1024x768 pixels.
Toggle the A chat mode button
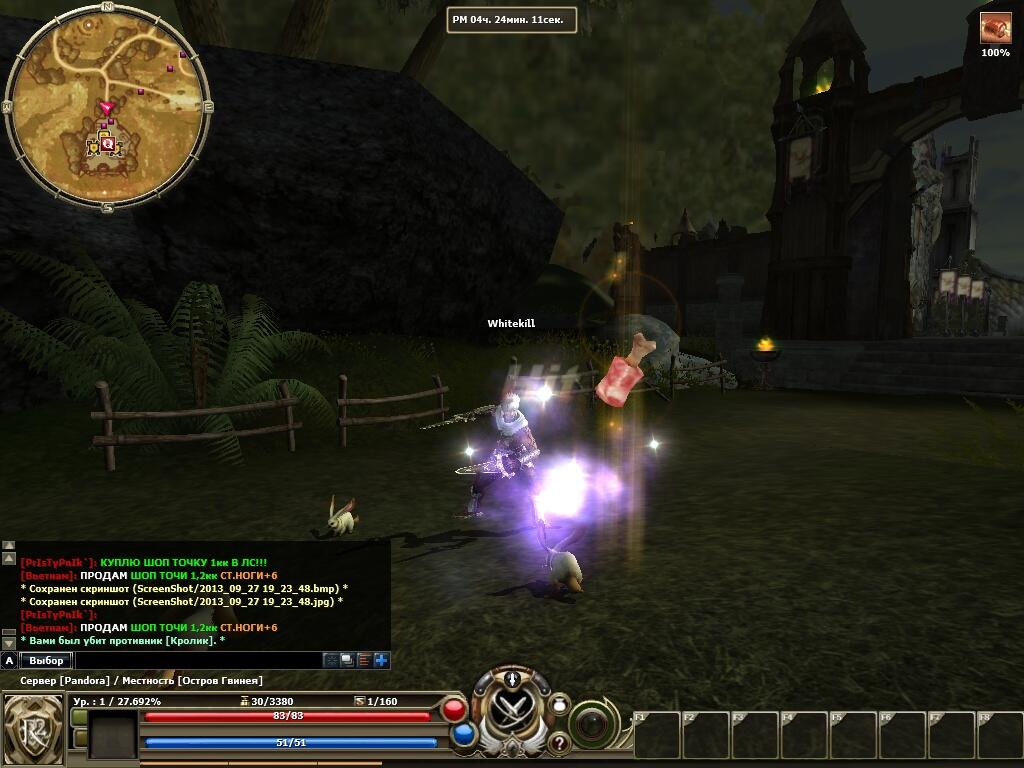(x=9, y=660)
